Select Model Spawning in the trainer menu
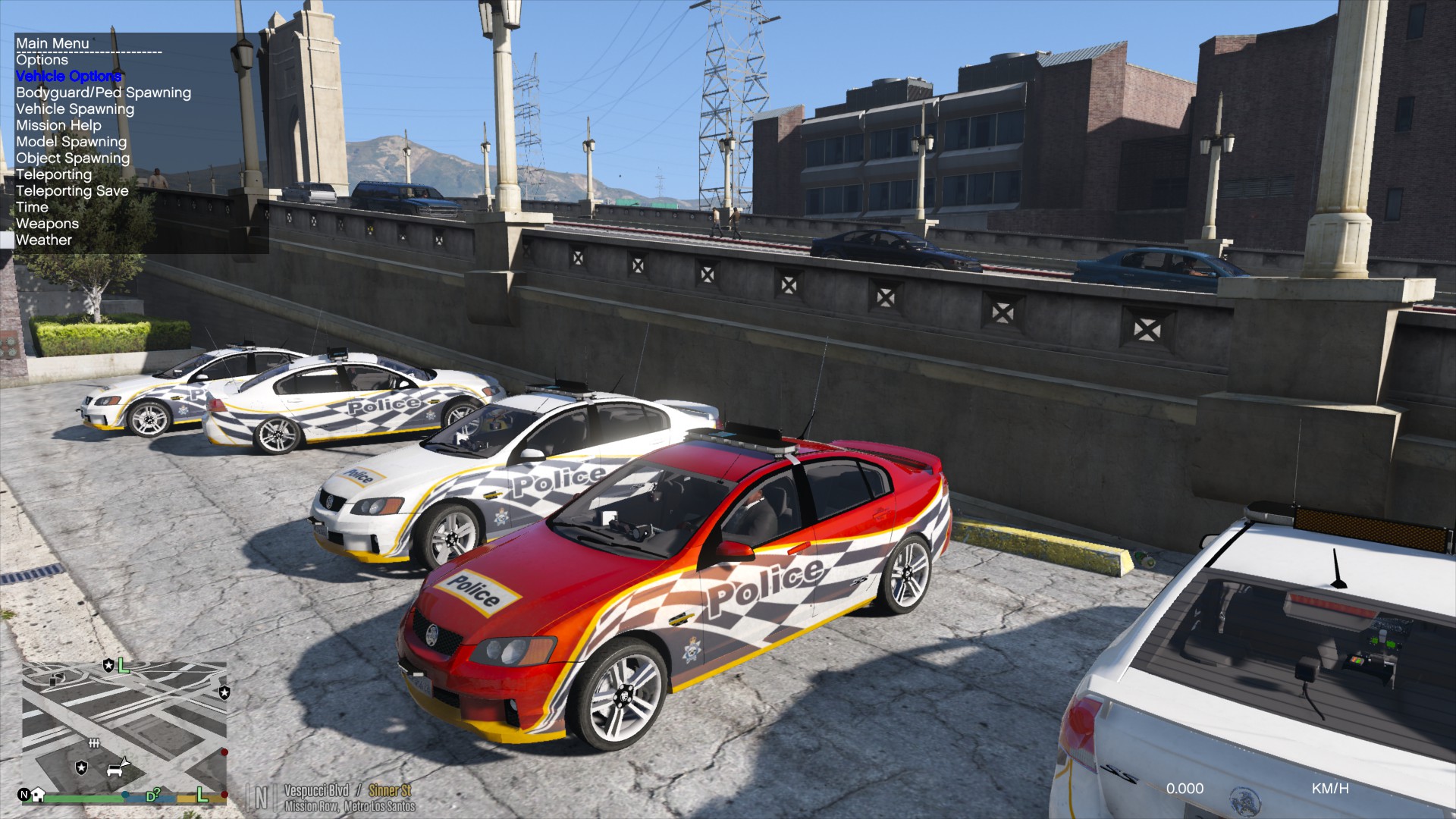Viewport: 1456px width, 819px height. (71, 142)
